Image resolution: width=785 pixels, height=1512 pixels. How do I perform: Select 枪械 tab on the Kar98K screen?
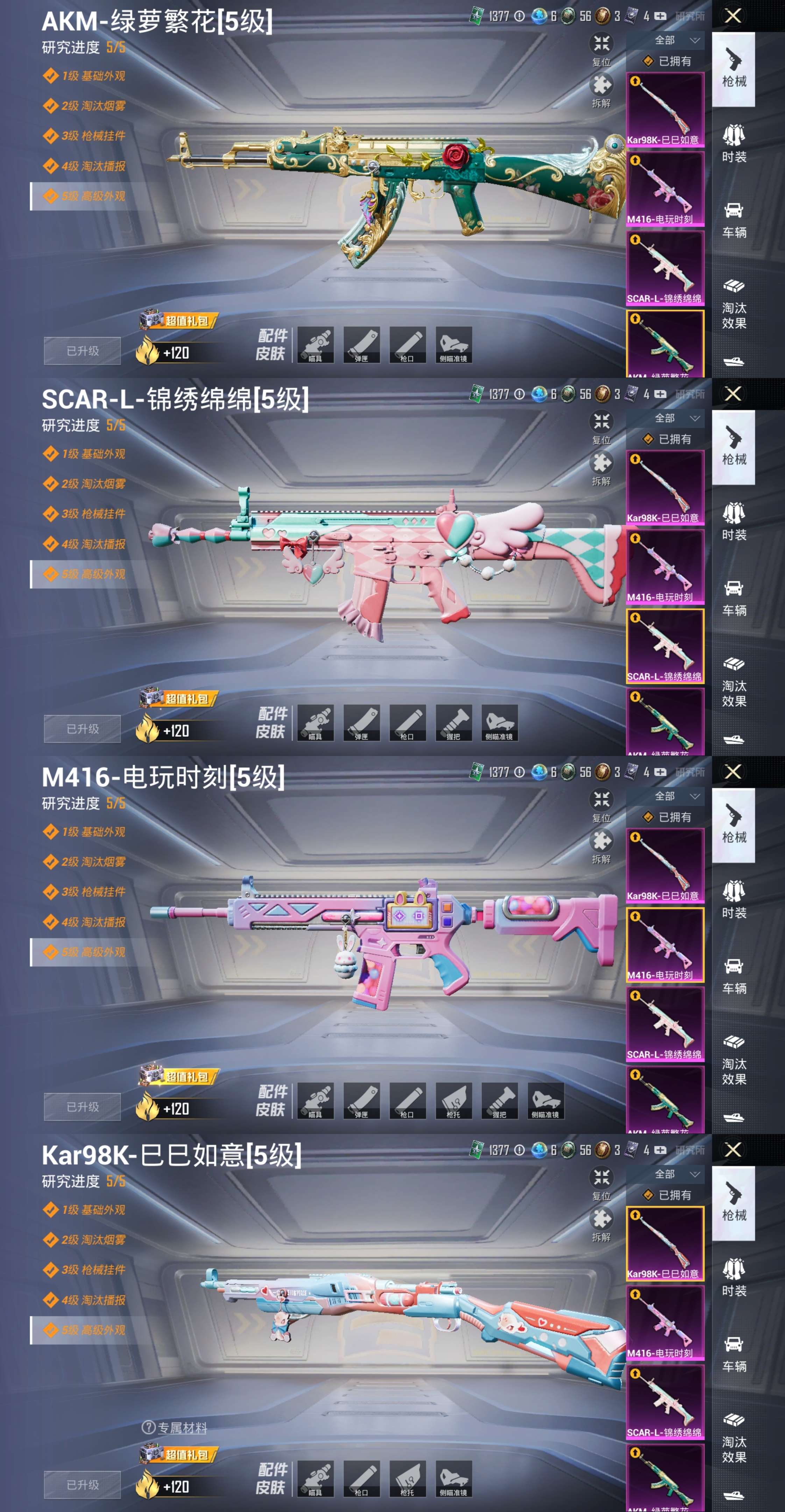pos(733,1203)
